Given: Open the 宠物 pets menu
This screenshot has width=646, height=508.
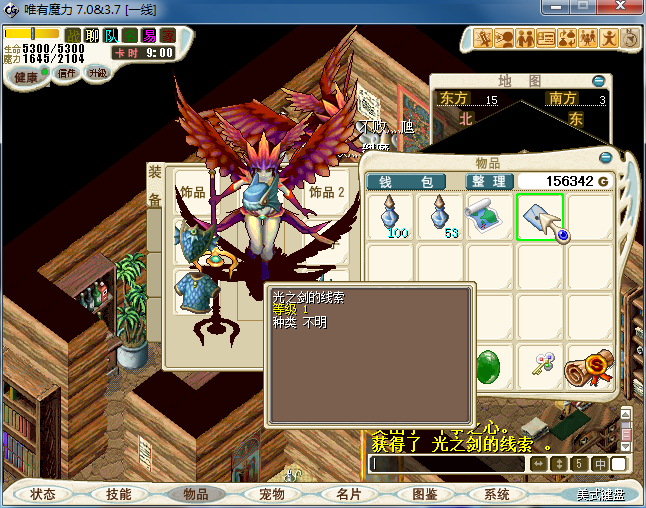Looking at the screenshot, I should coord(272,494).
